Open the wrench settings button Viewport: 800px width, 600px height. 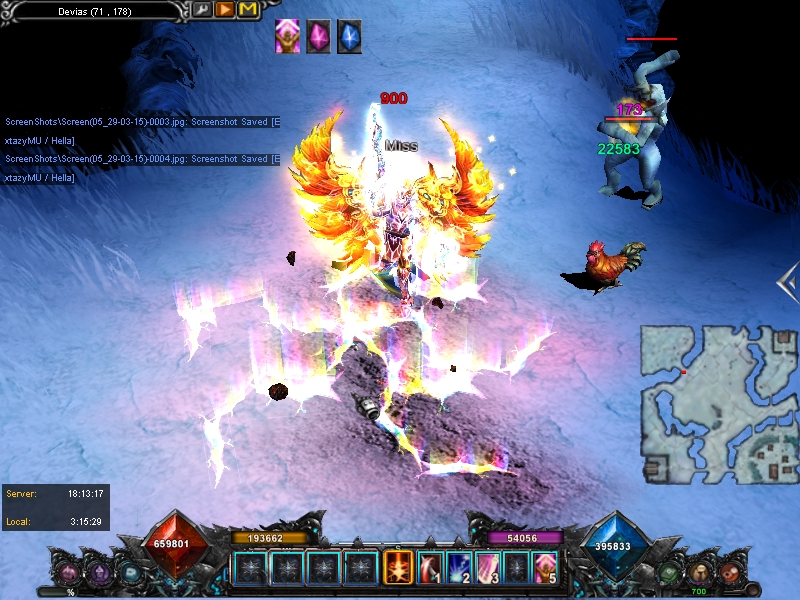click(x=203, y=10)
